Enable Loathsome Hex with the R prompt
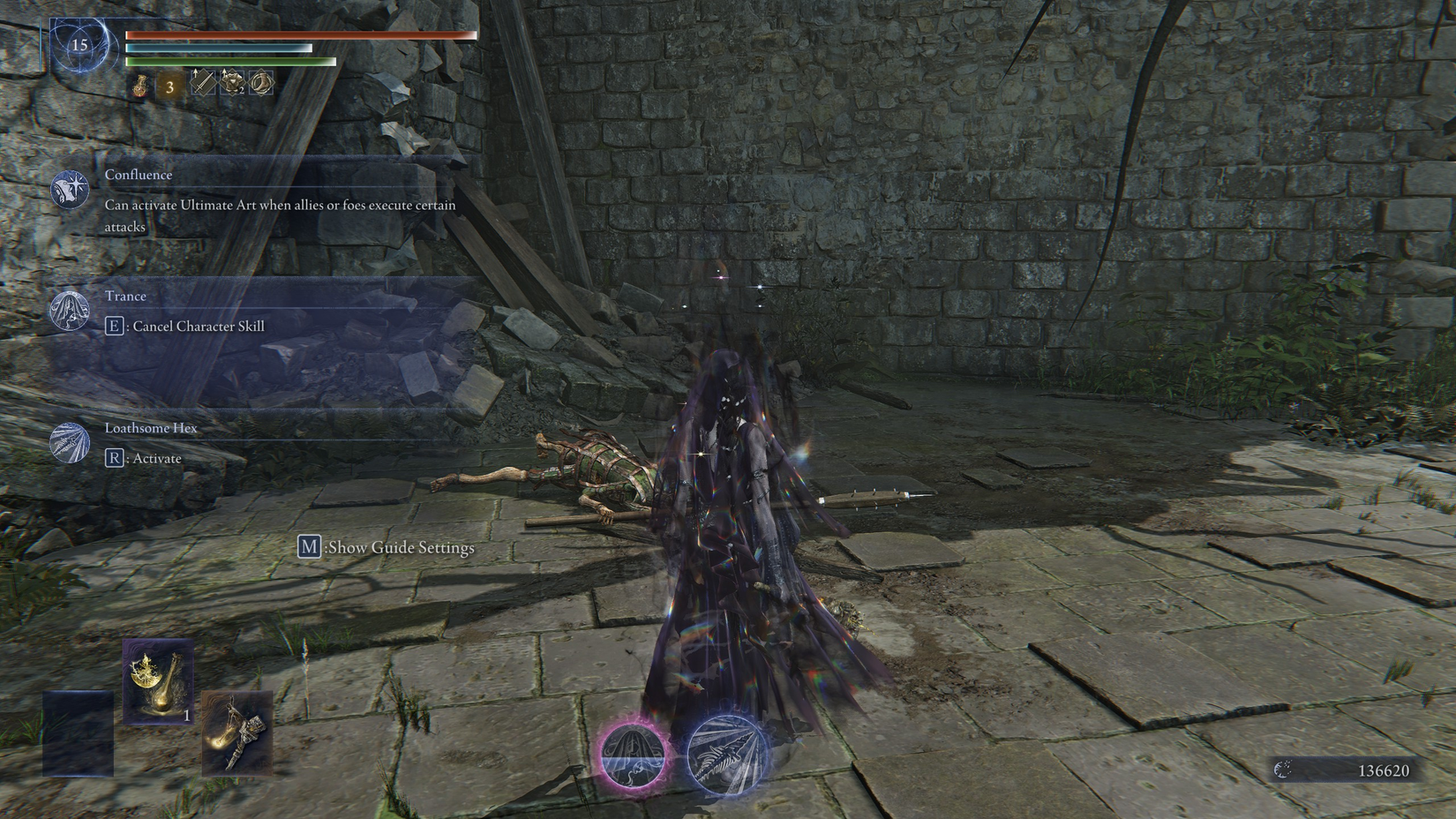The width and height of the screenshot is (1456, 819). coord(146,458)
